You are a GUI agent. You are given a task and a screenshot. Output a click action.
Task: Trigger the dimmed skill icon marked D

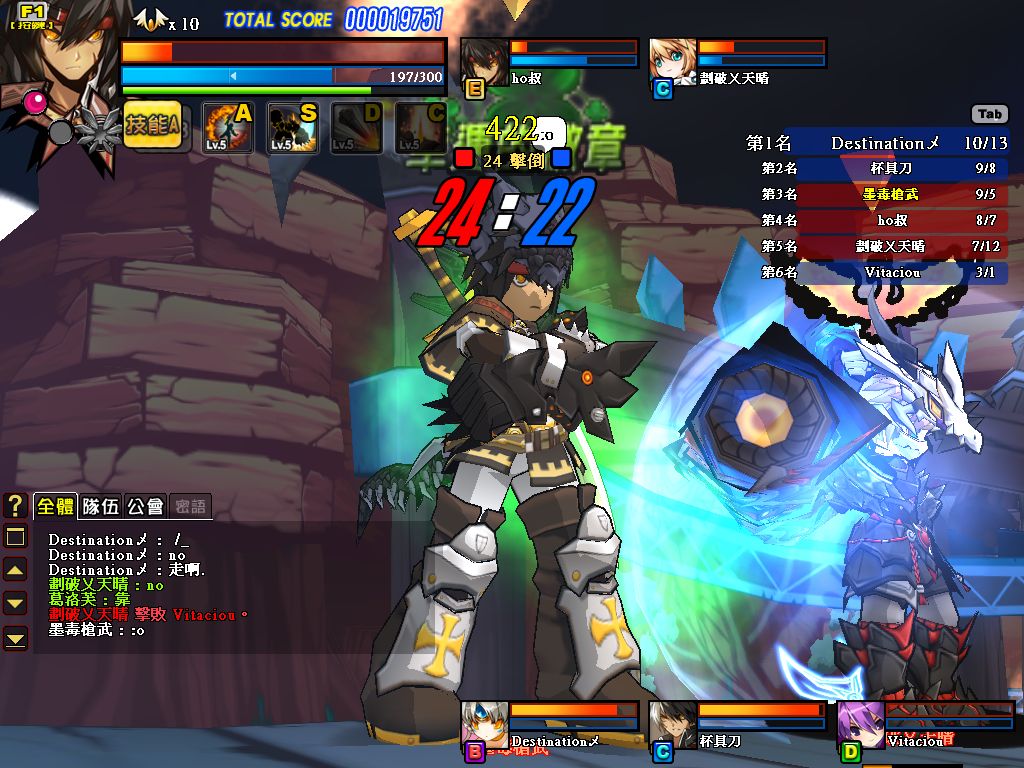click(356, 127)
